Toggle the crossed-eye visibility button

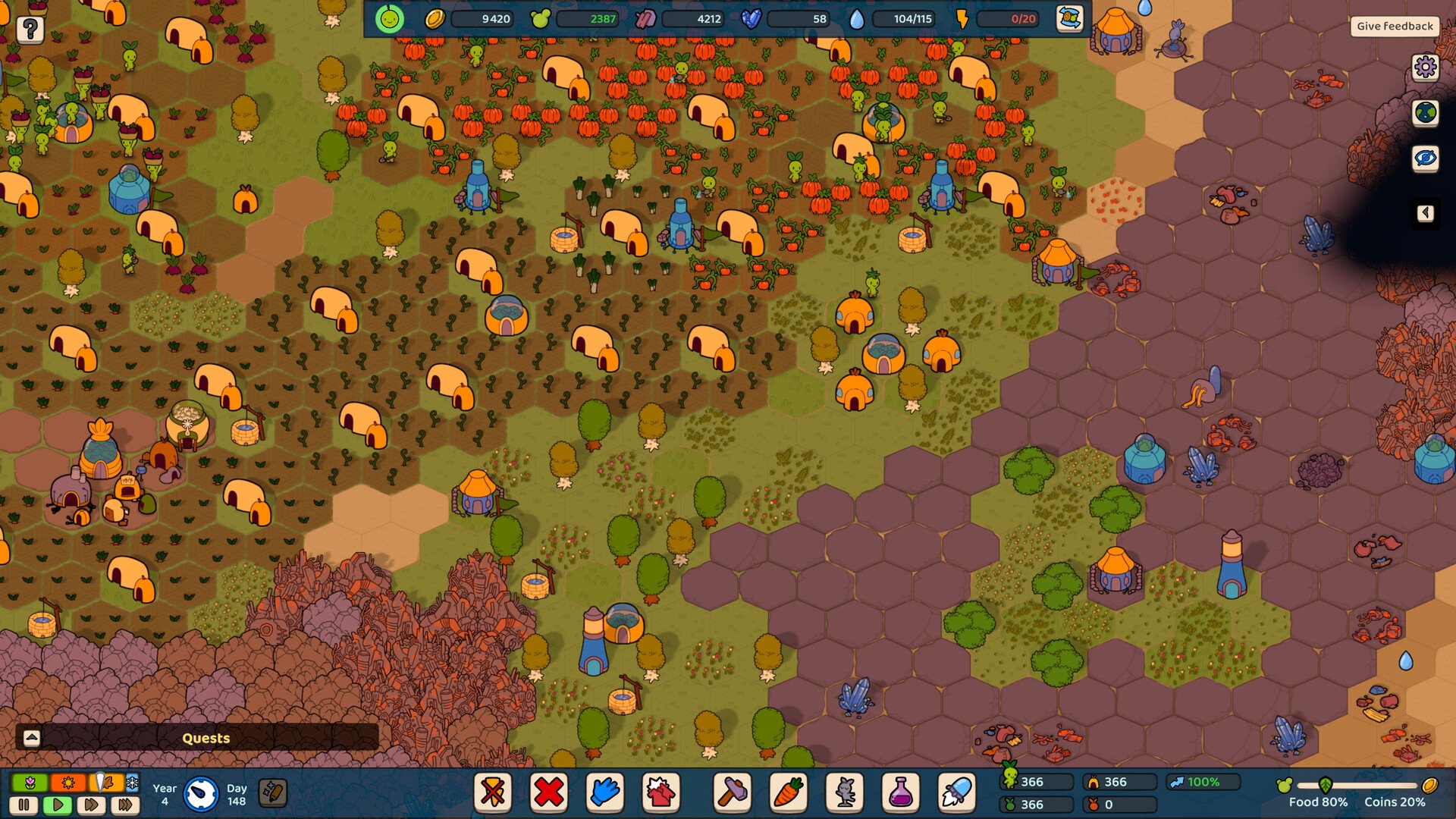(x=1425, y=158)
